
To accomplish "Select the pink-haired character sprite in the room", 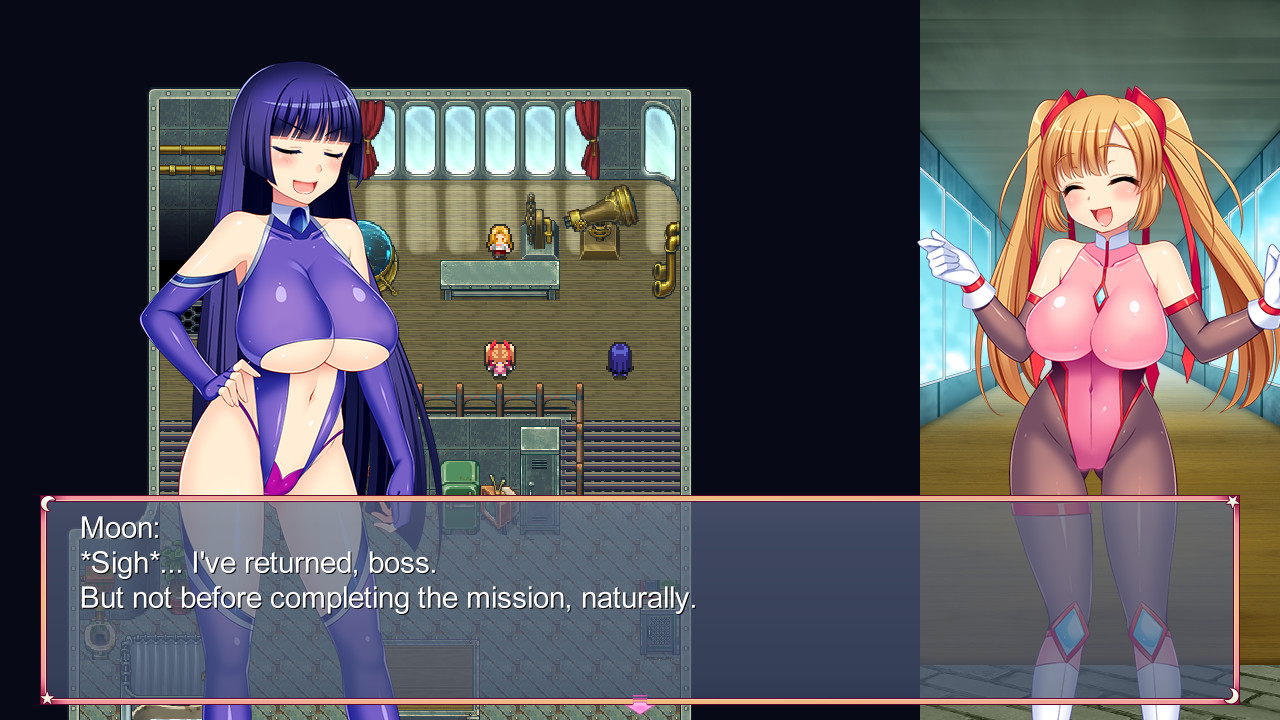I will click(x=498, y=356).
